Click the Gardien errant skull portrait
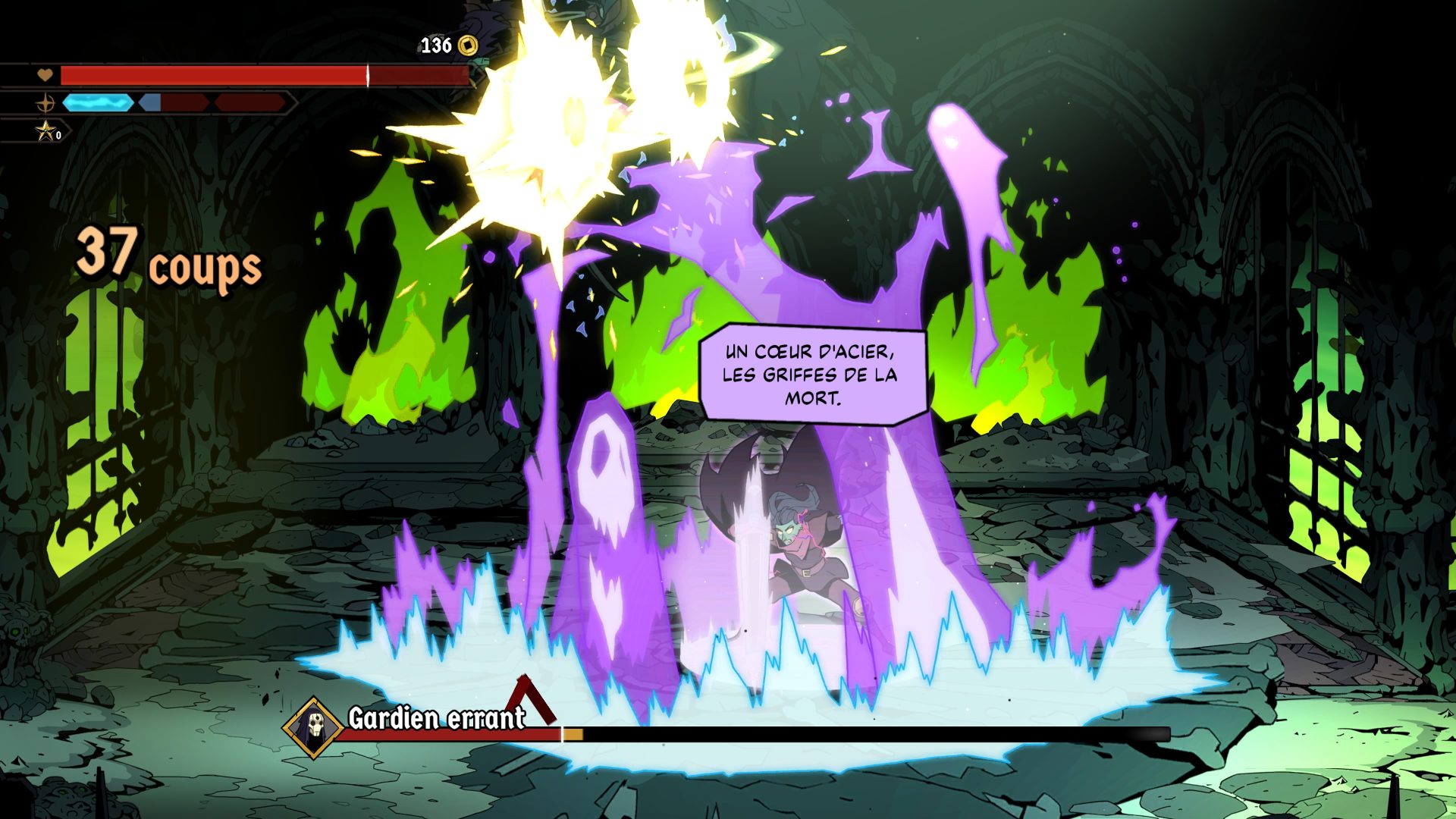 coord(313,726)
